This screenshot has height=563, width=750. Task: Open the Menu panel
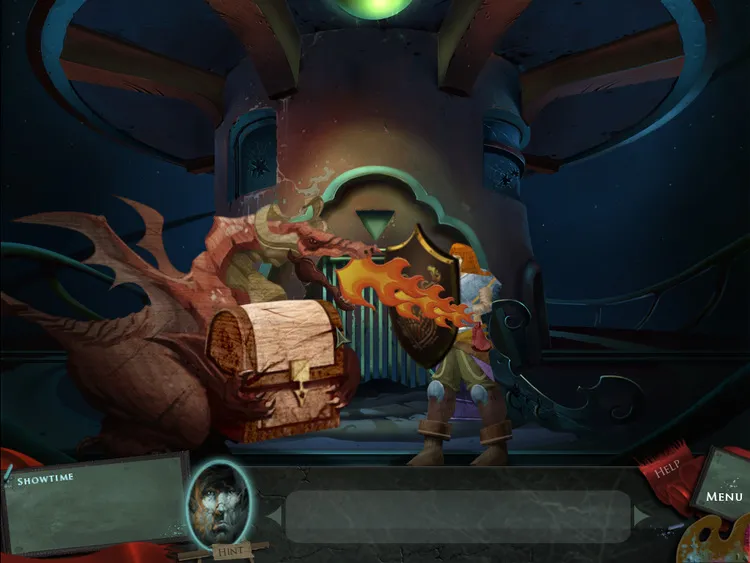724,494
